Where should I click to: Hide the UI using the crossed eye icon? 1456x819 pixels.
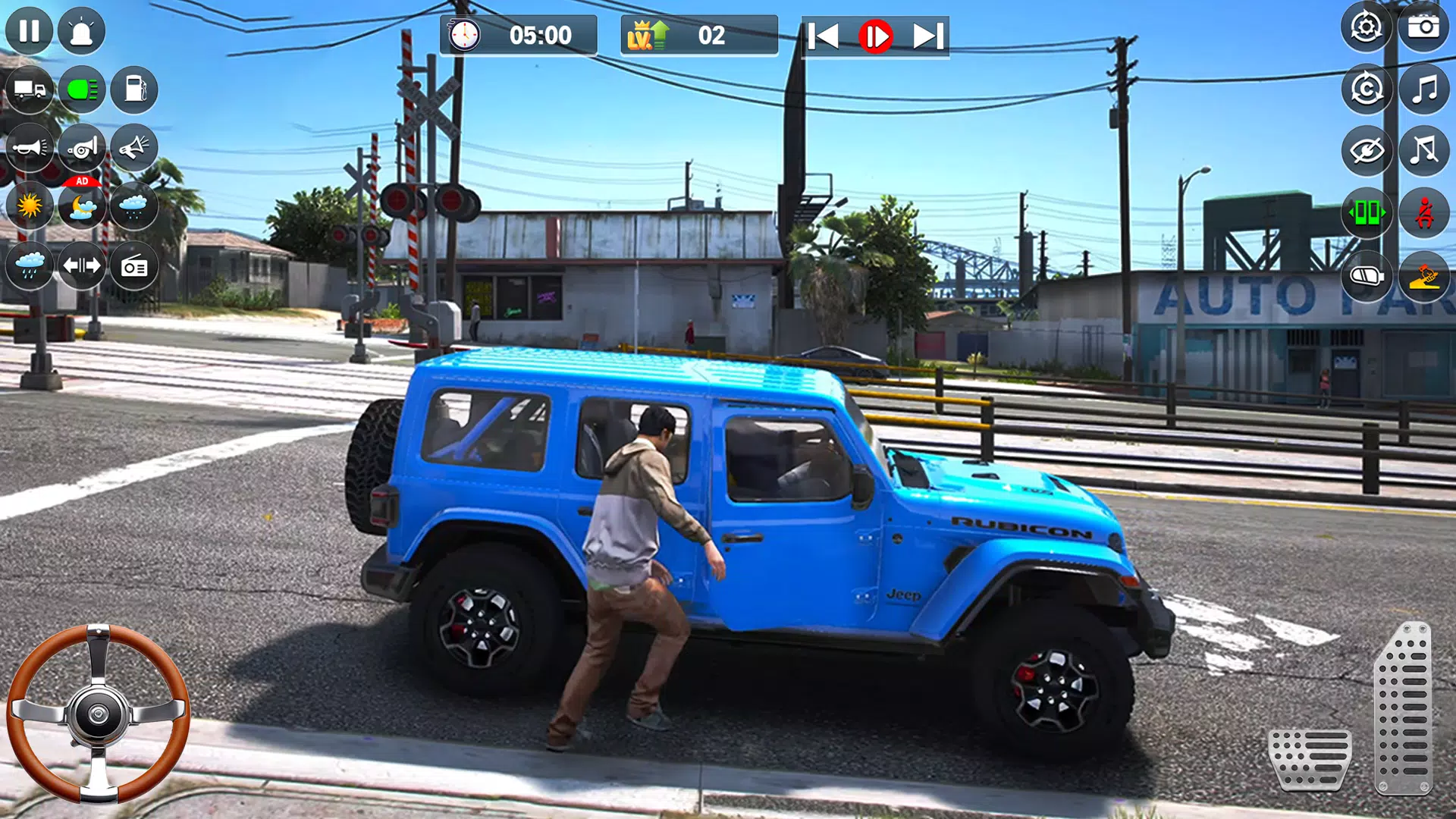[1367, 149]
